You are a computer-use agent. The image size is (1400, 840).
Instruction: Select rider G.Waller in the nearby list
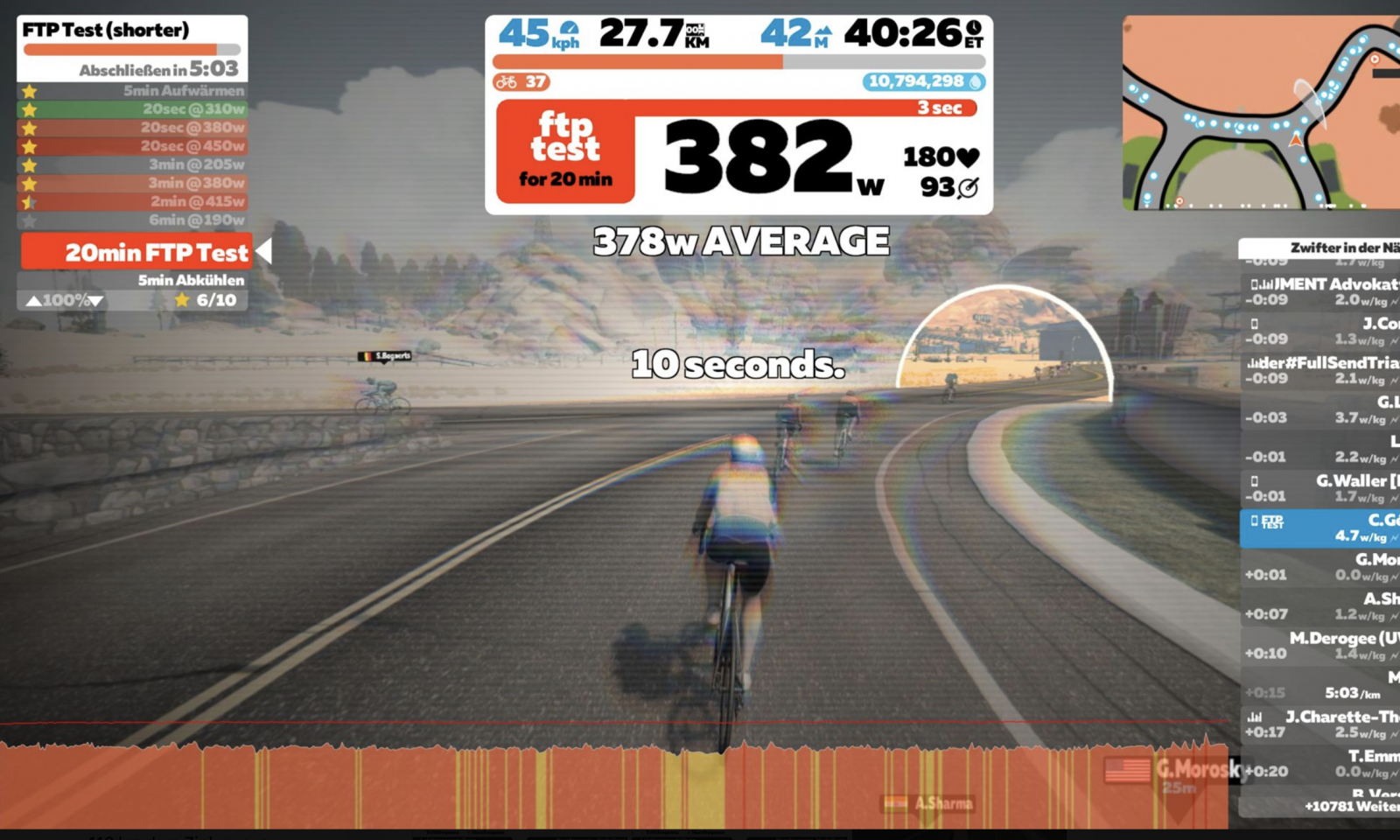coord(1321,488)
